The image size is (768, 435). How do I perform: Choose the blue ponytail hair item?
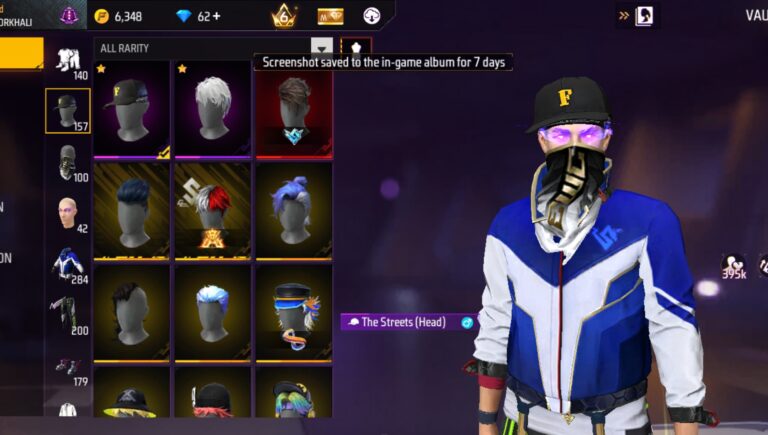pyautogui.click(x=293, y=208)
